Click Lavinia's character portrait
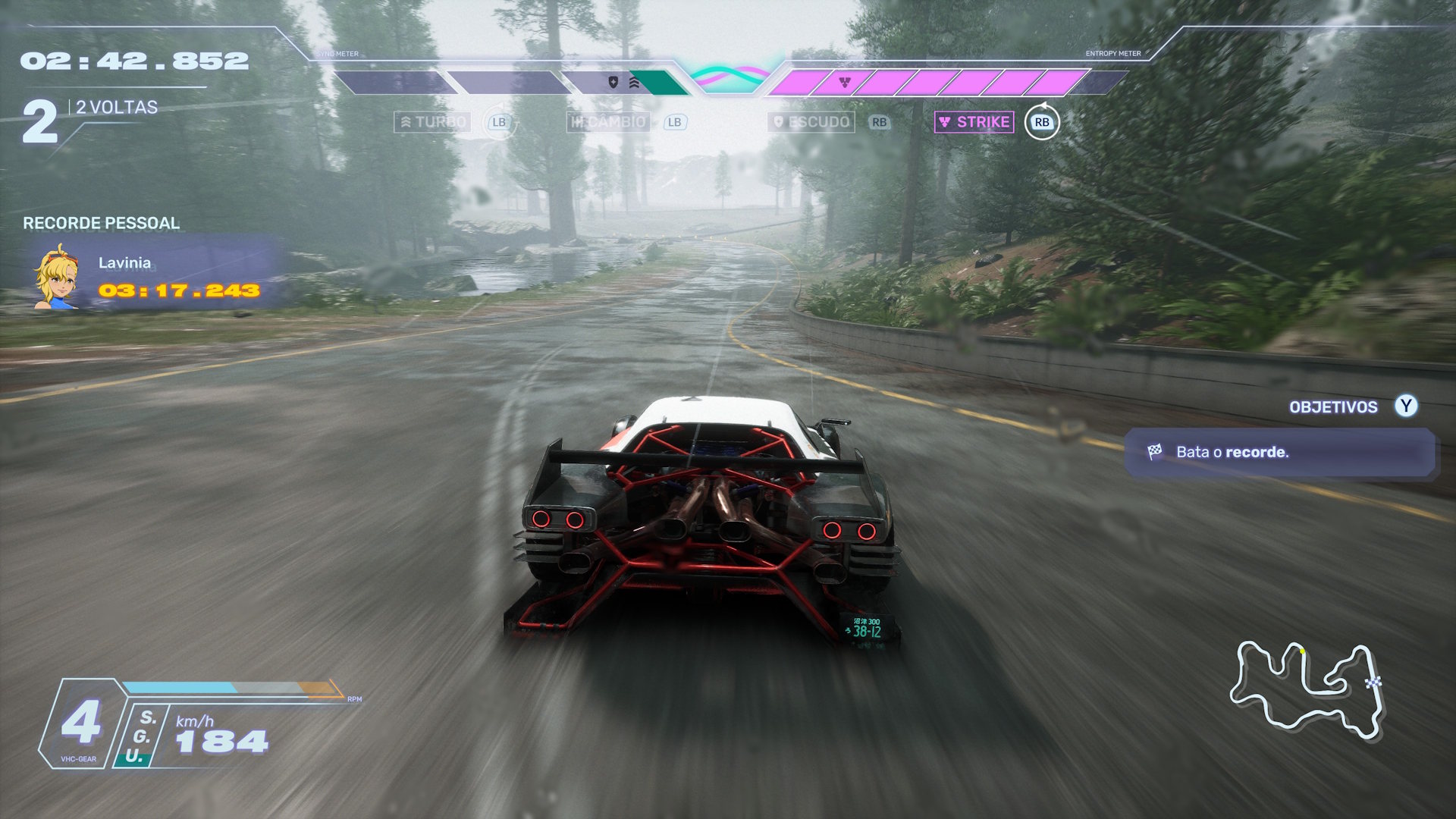Image resolution: width=1456 pixels, height=819 pixels. point(56,278)
